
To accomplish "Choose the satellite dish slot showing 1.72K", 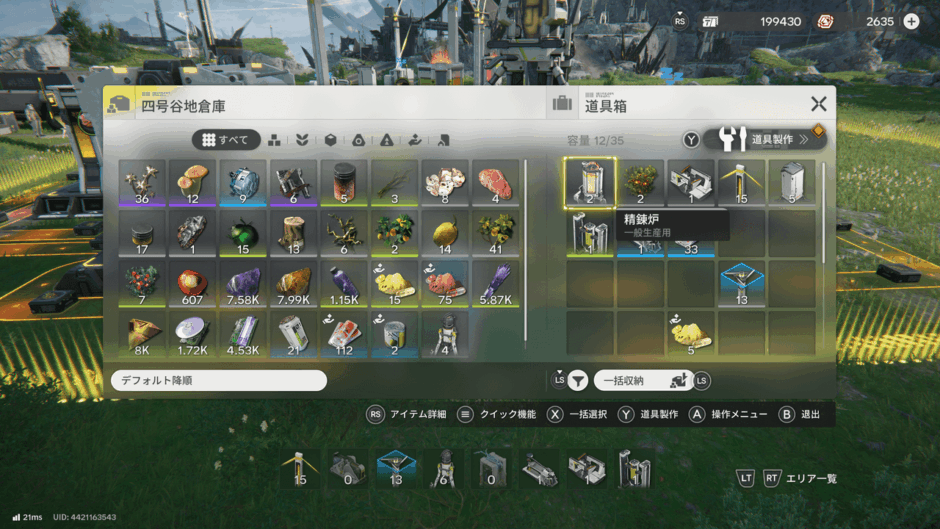I will point(193,335).
